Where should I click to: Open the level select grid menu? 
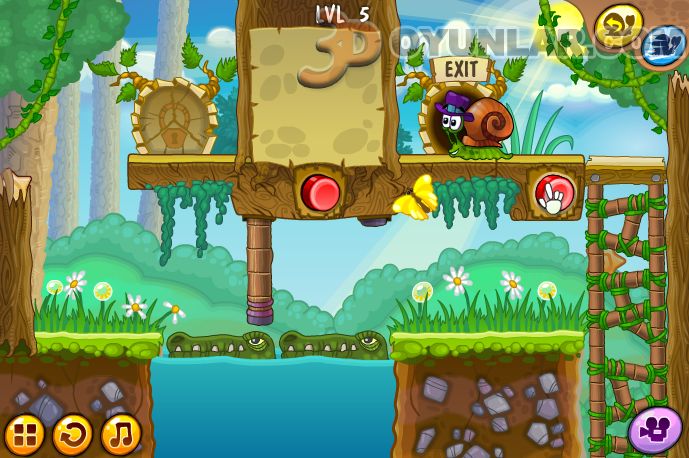25,434
